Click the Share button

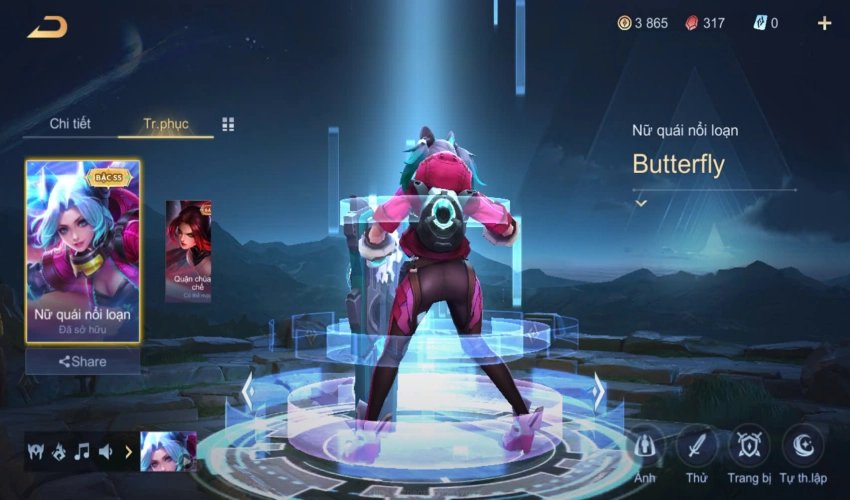(83, 361)
